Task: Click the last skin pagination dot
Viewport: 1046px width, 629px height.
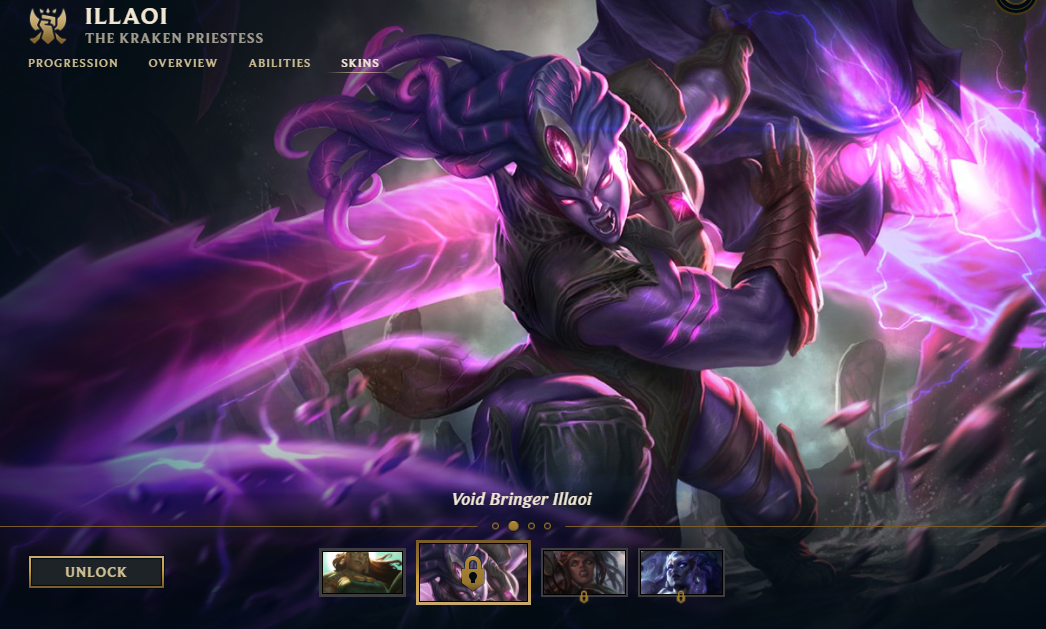Action: point(547,526)
